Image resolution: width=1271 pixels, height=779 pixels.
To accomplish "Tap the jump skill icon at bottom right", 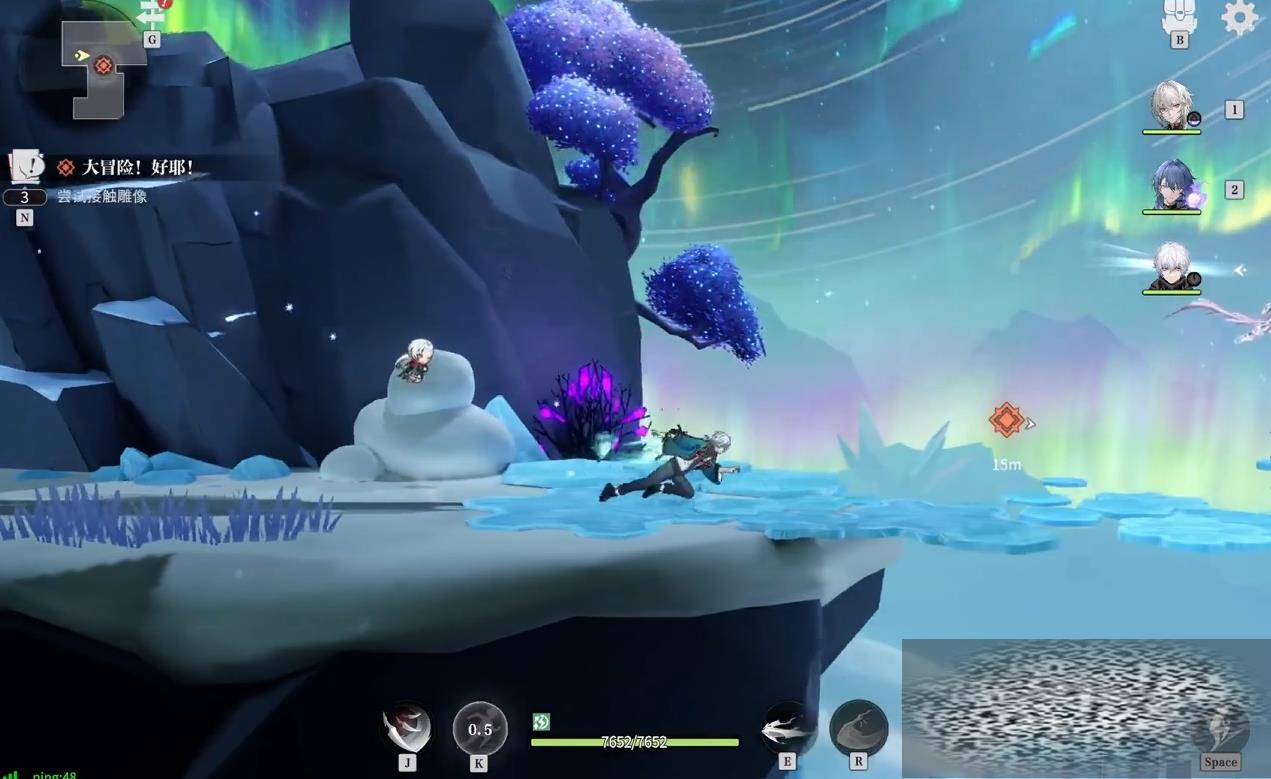I will tap(1220, 729).
